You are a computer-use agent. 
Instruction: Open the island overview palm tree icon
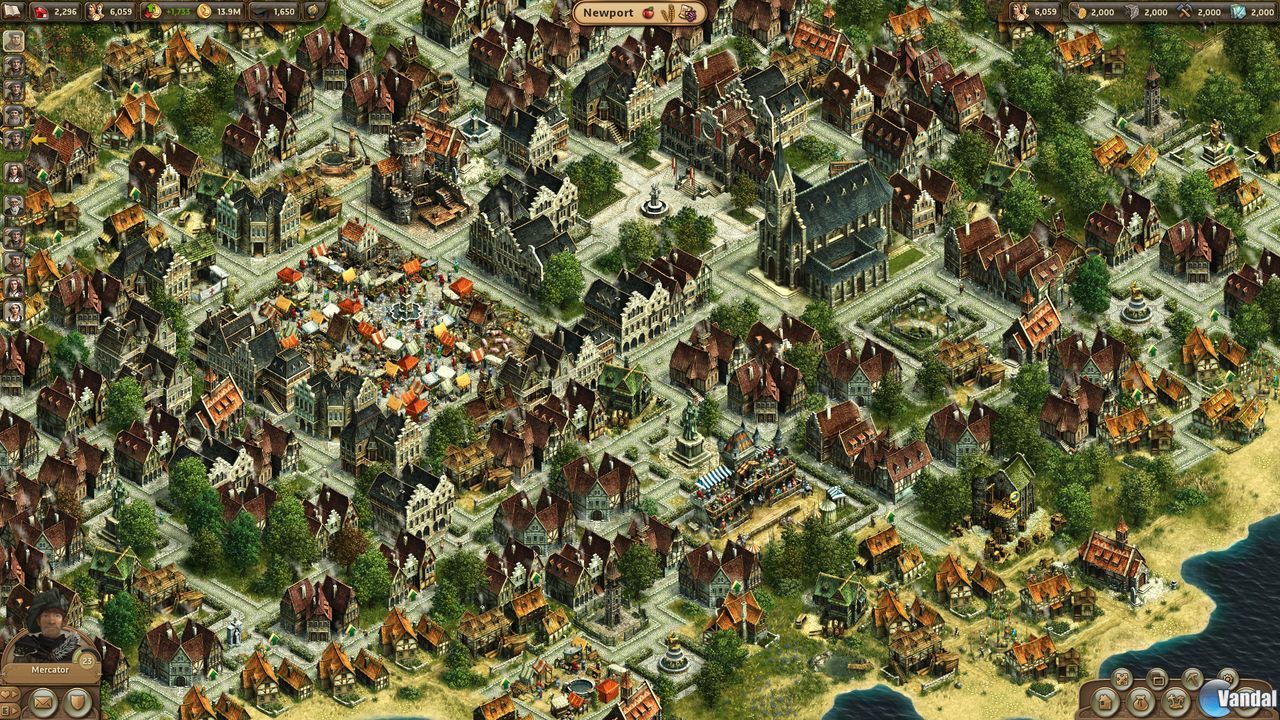point(1176,701)
